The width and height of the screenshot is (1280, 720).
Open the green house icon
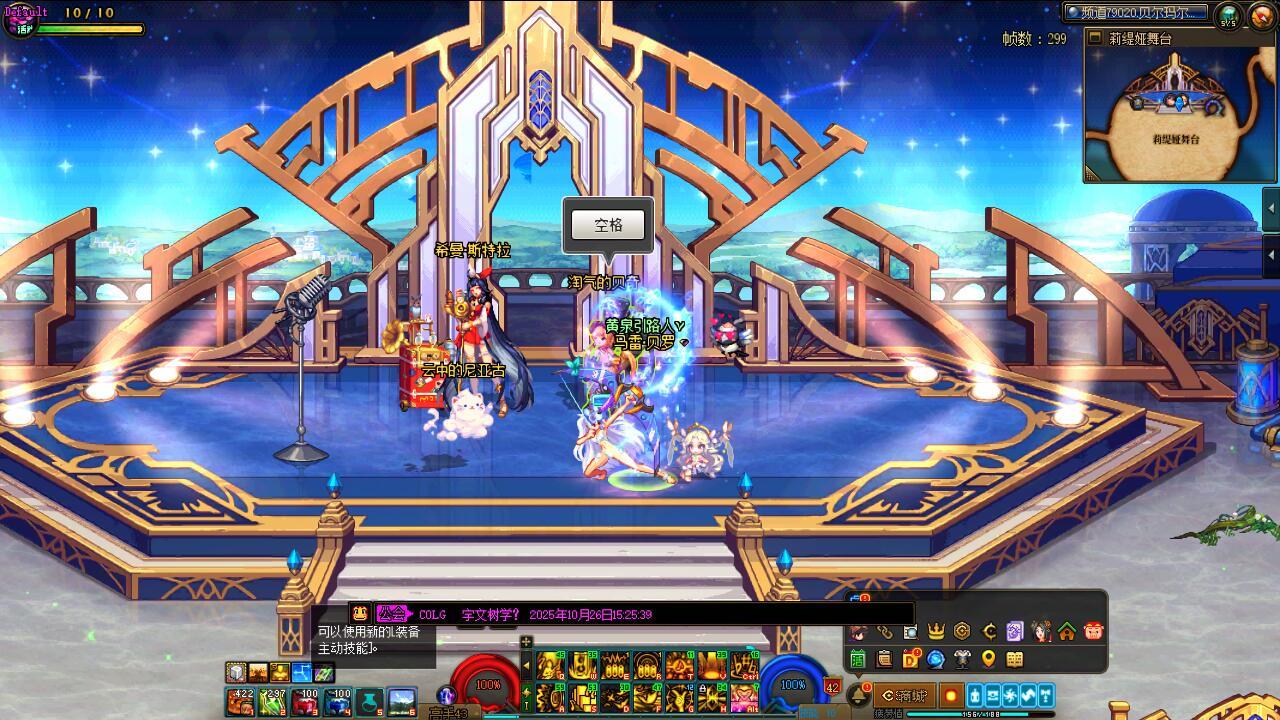pyautogui.click(x=1067, y=631)
